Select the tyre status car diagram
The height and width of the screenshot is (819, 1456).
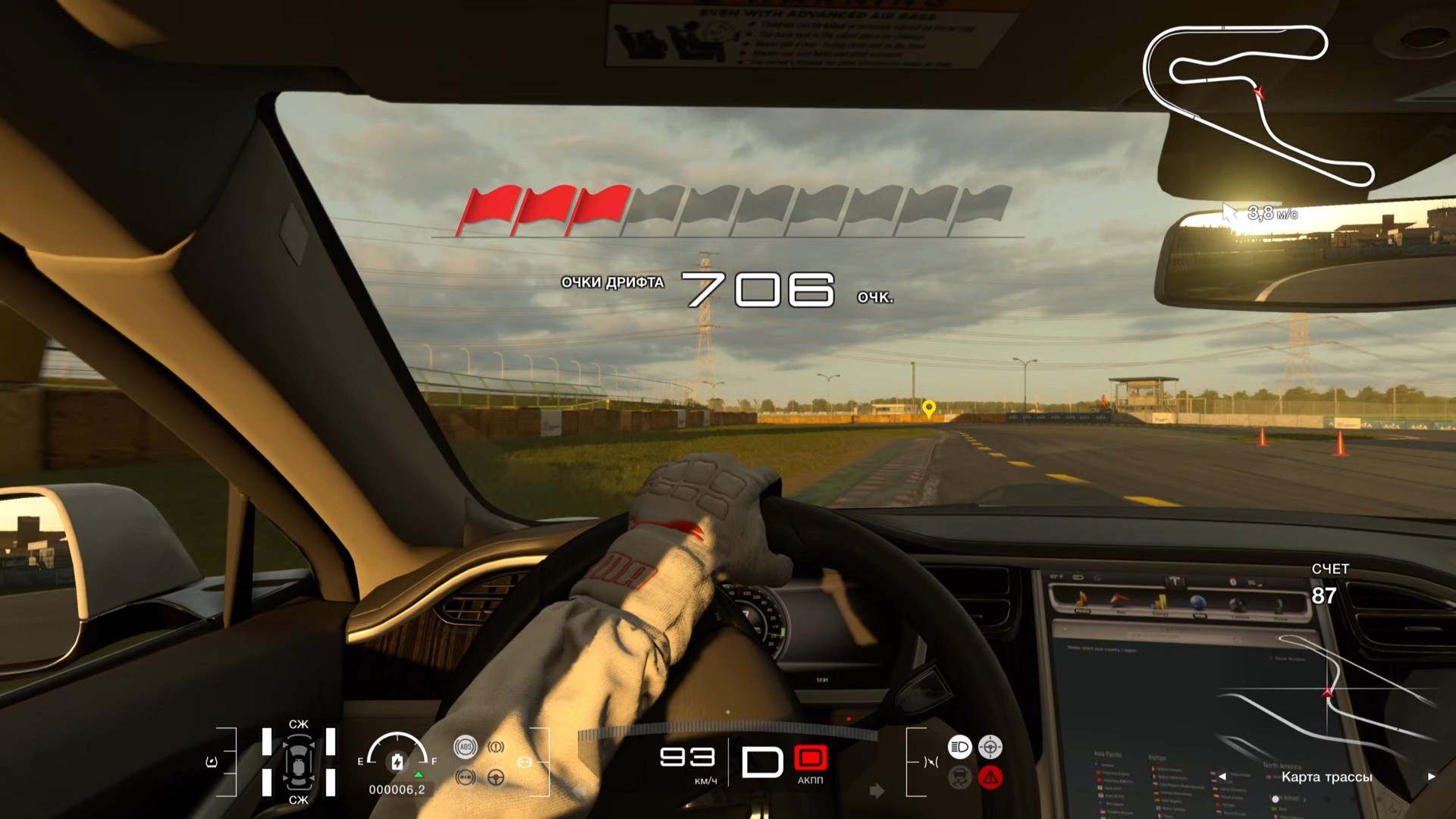coord(299,762)
